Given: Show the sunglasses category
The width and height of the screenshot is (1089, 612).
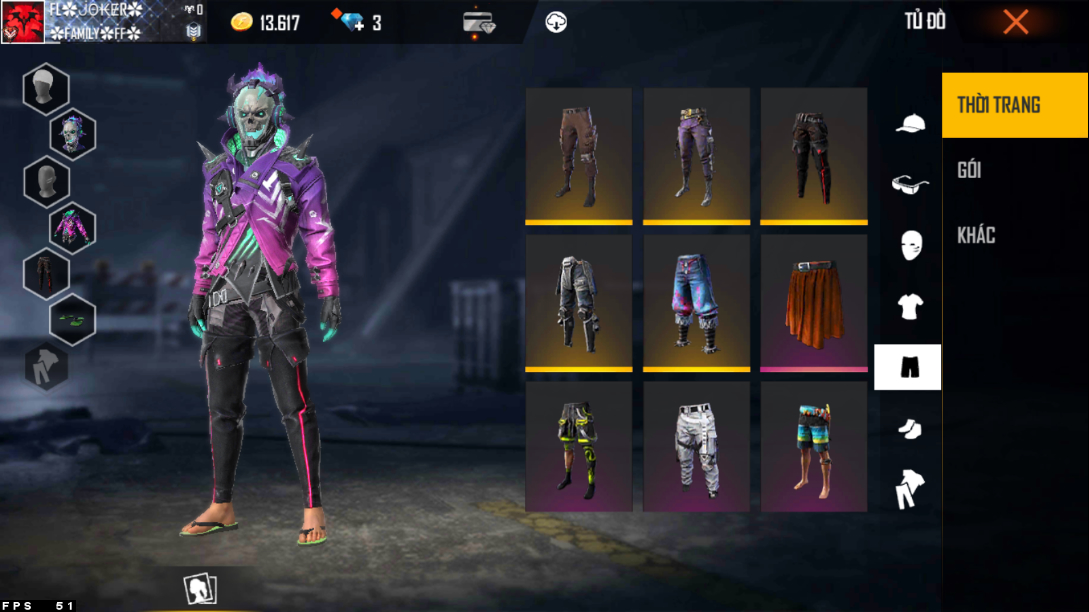Looking at the screenshot, I should [x=909, y=184].
